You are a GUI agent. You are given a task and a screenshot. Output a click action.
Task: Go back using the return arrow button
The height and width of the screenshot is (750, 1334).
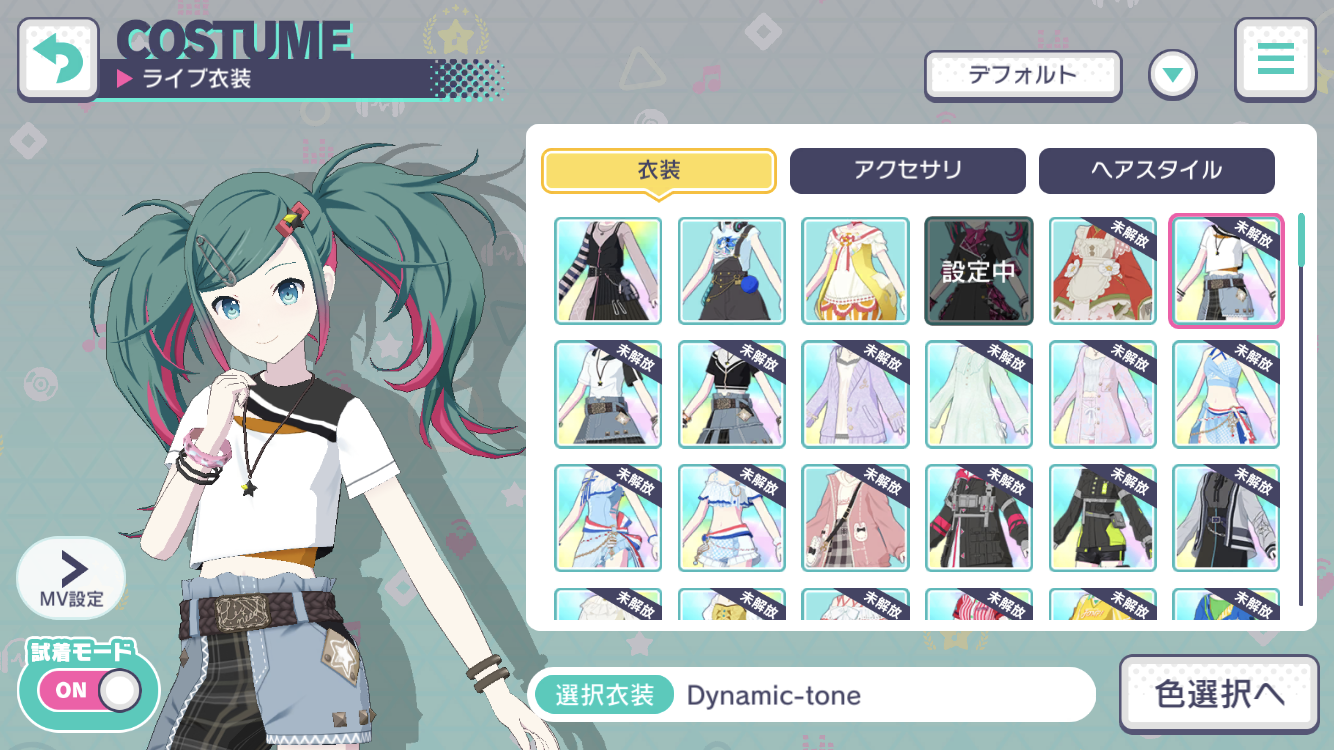(x=58, y=60)
